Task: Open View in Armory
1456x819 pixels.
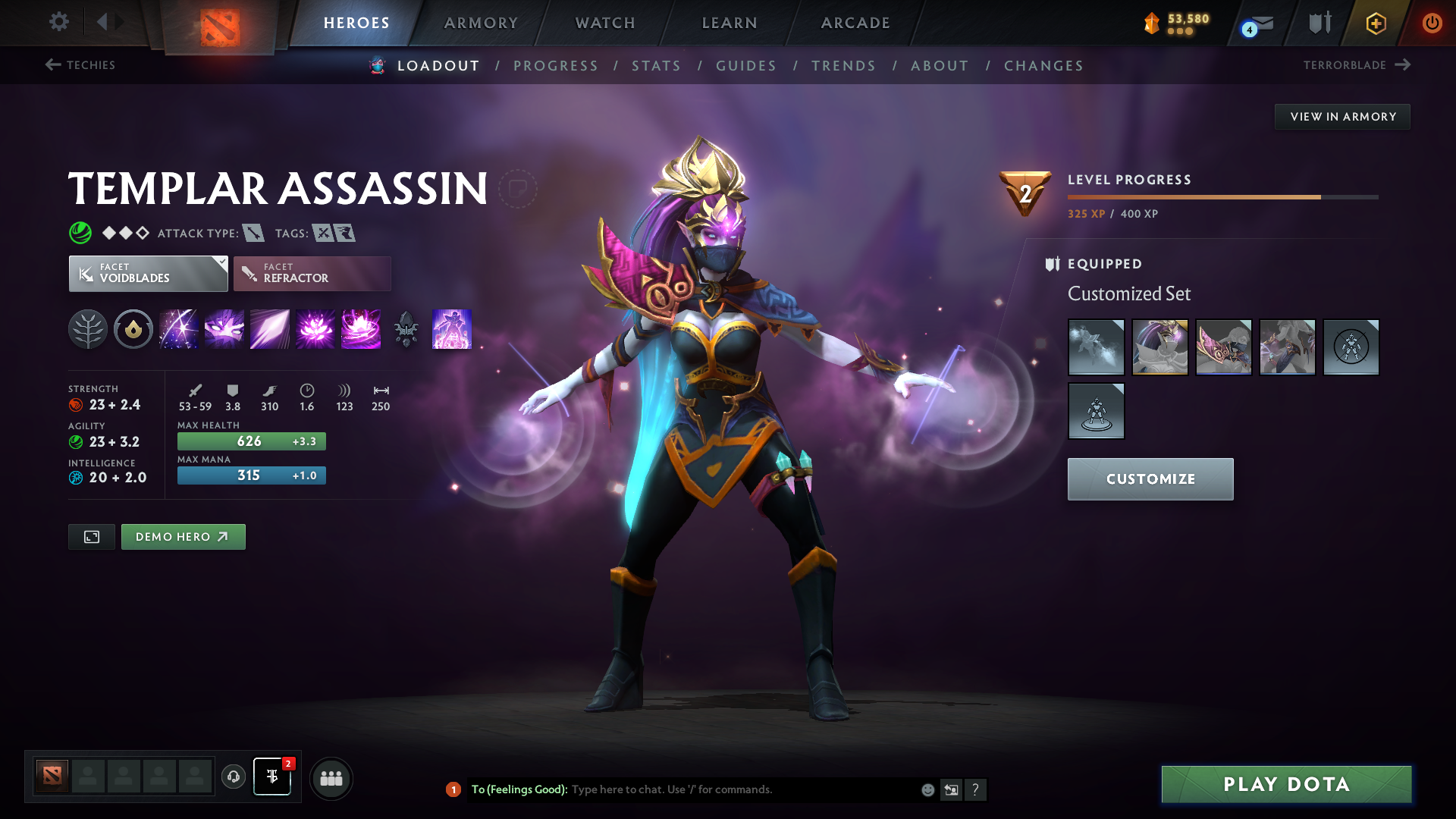Action: (x=1342, y=117)
